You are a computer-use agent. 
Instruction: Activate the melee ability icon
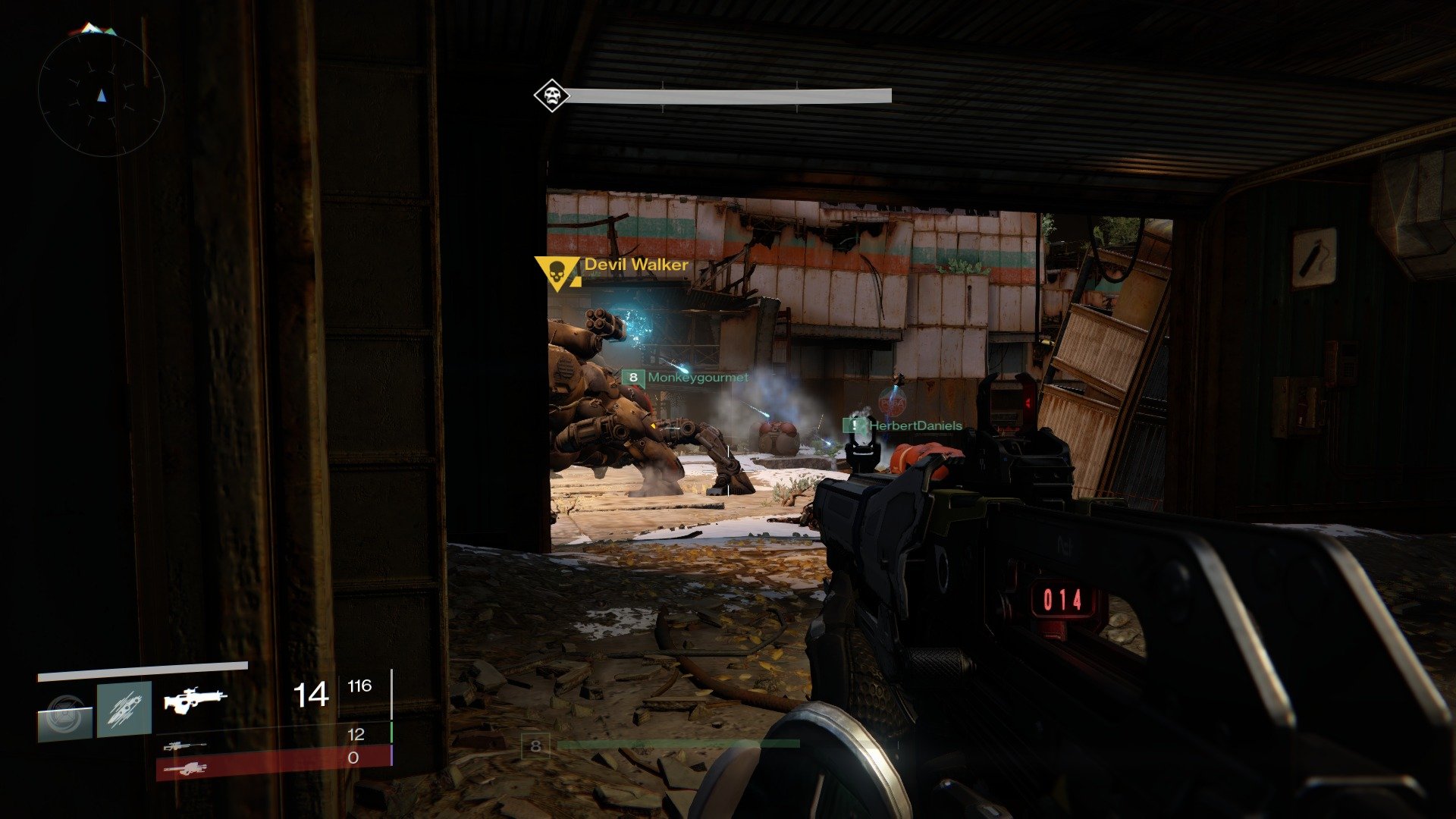click(x=124, y=709)
